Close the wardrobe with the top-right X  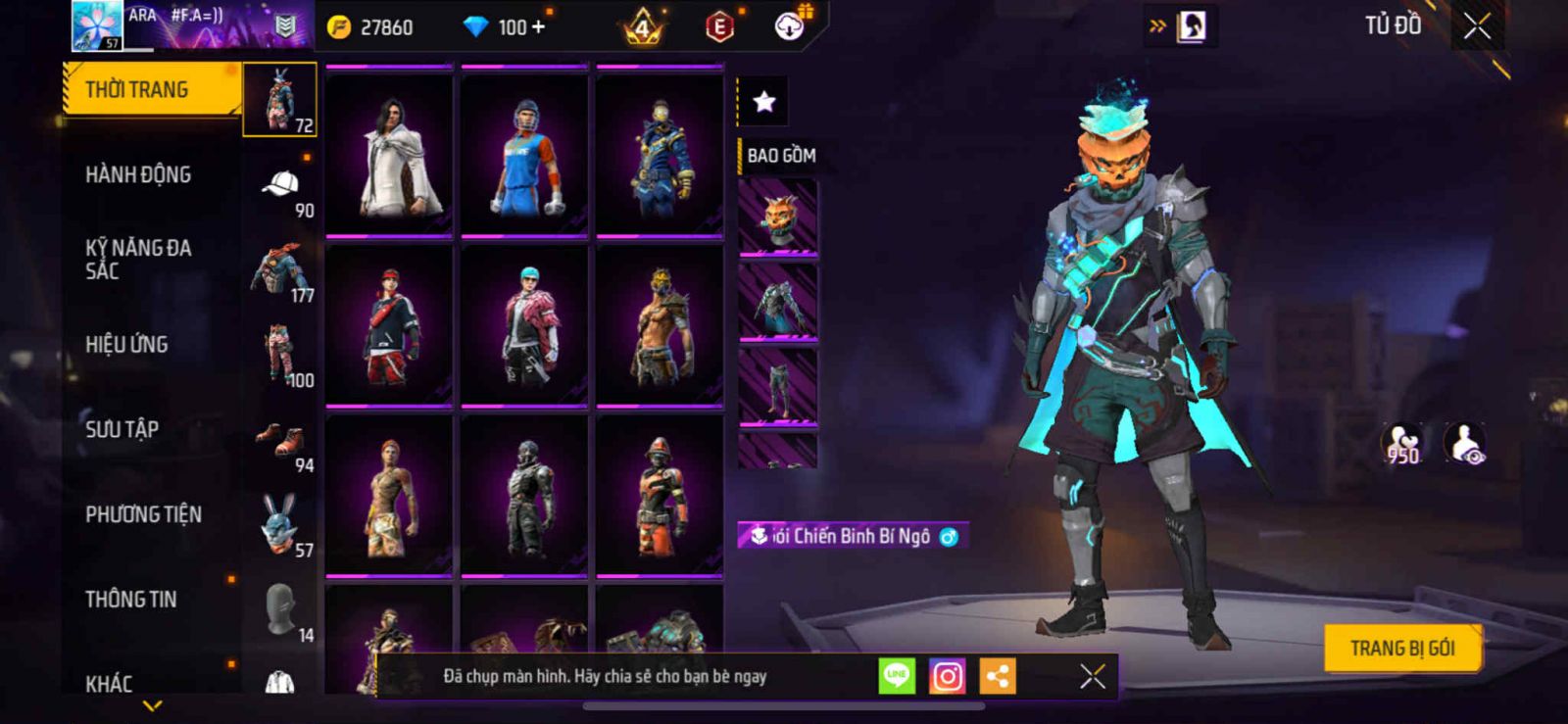pos(1477,26)
